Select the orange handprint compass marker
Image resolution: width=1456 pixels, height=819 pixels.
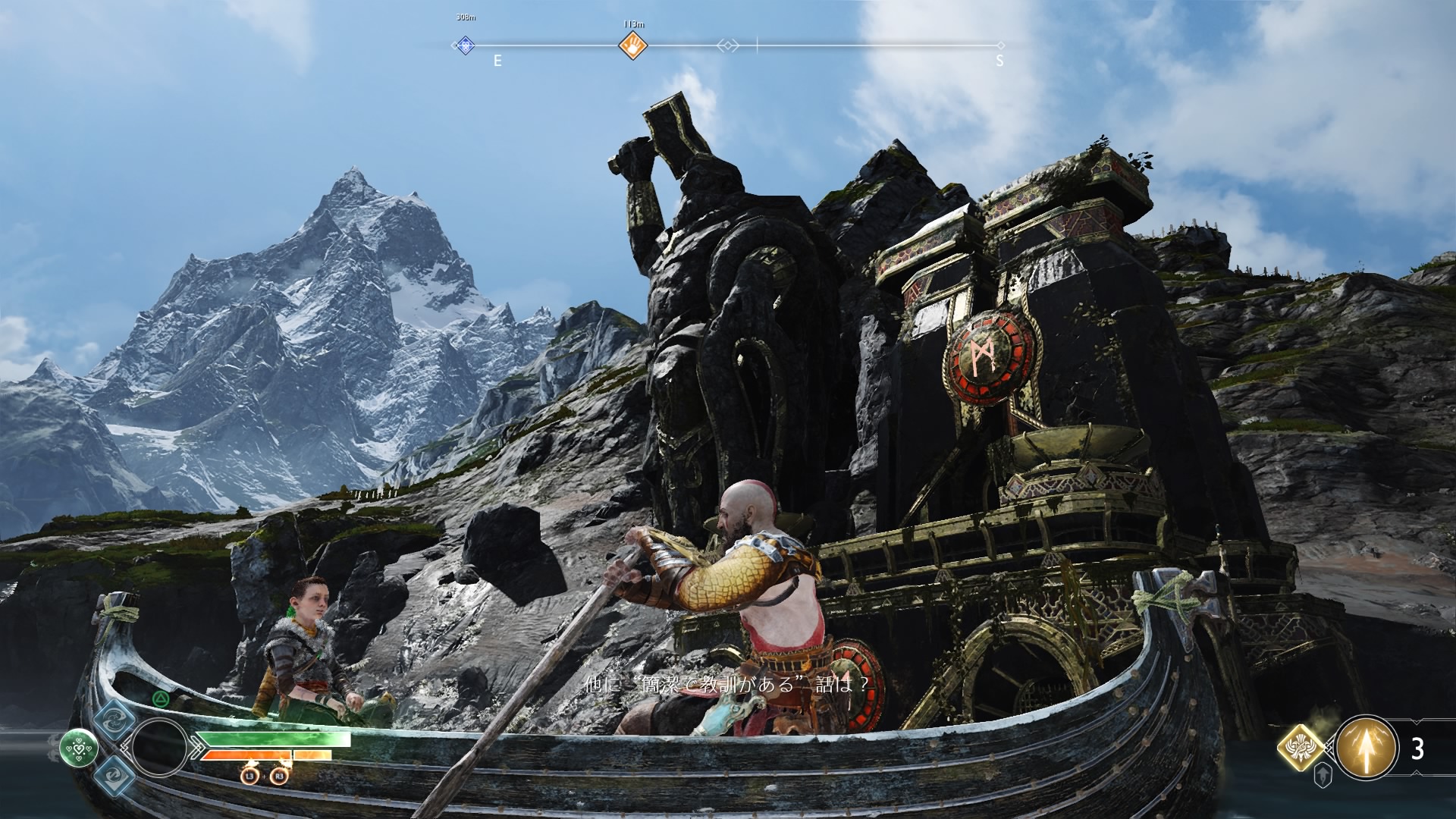(x=632, y=46)
